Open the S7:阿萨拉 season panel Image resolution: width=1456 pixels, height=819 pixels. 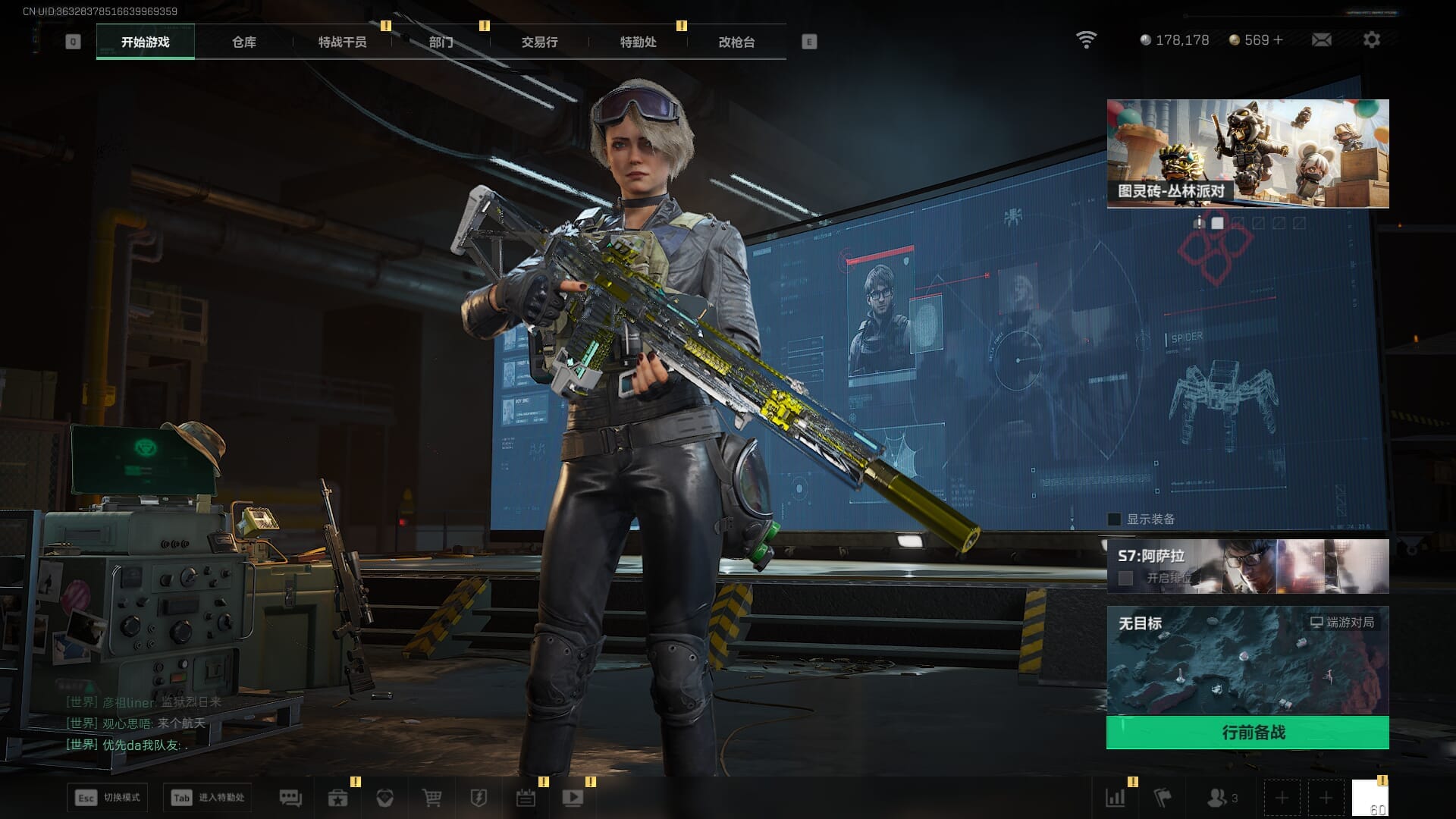[1247, 566]
